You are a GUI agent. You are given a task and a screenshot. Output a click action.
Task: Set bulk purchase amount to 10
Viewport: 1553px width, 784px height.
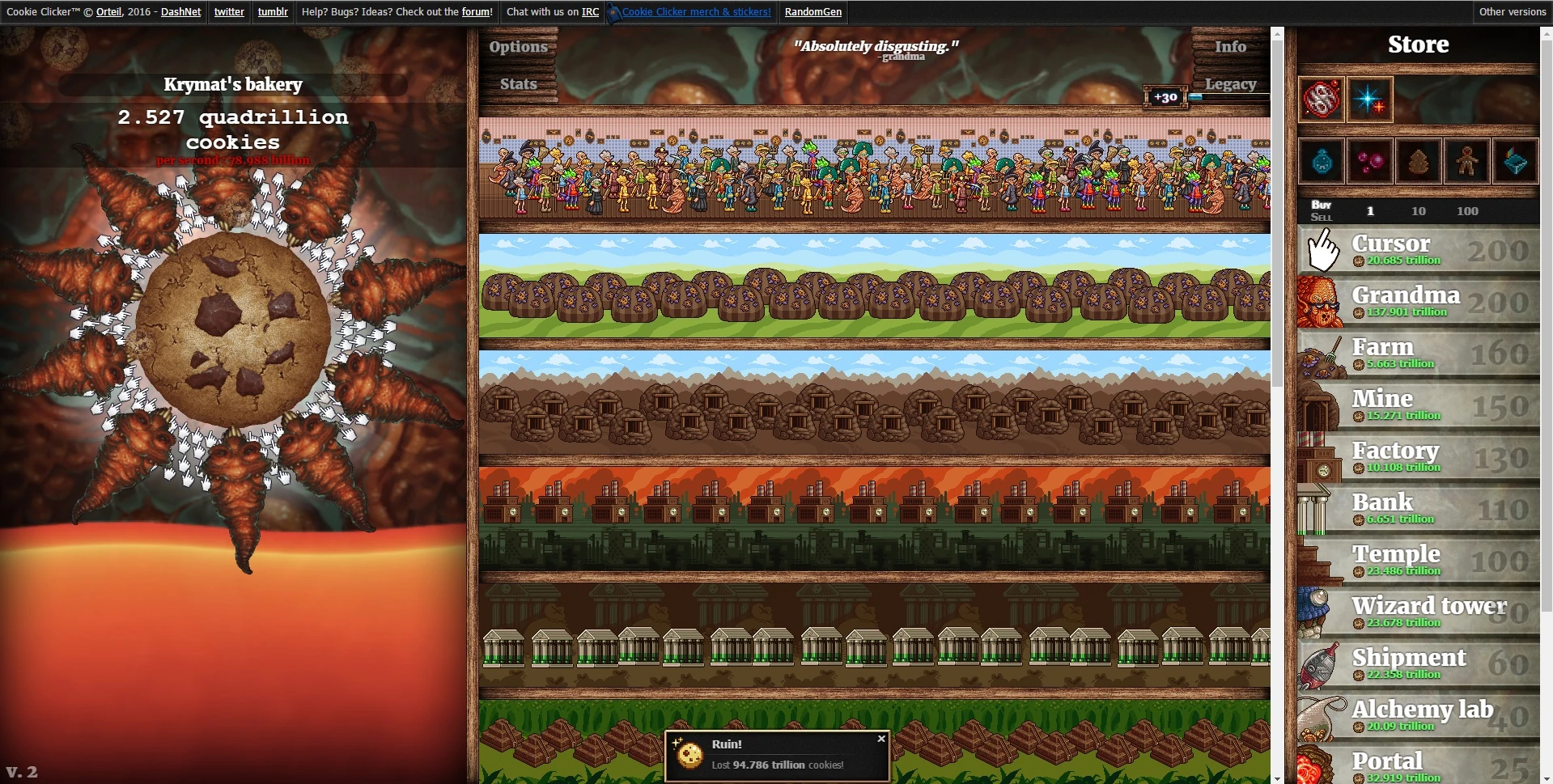[x=1419, y=210]
